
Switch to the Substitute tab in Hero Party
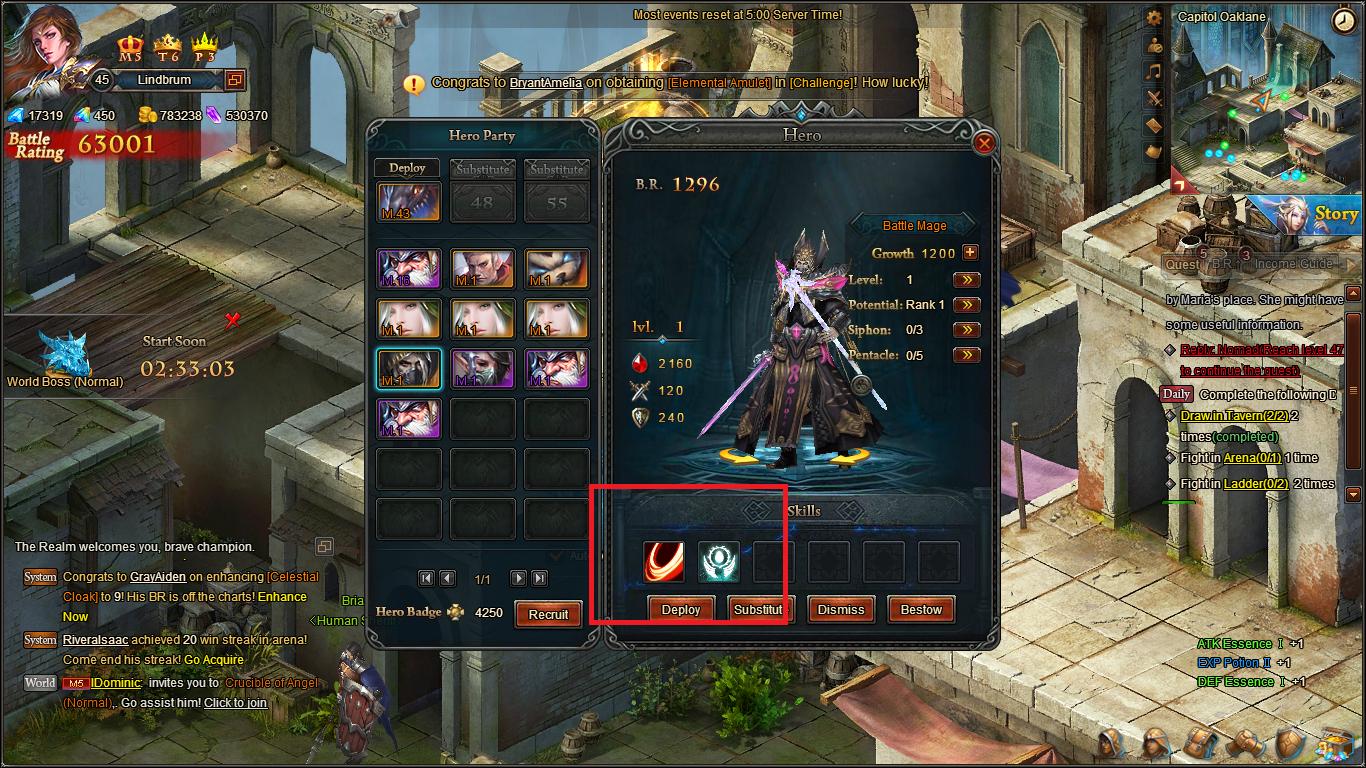[x=482, y=168]
